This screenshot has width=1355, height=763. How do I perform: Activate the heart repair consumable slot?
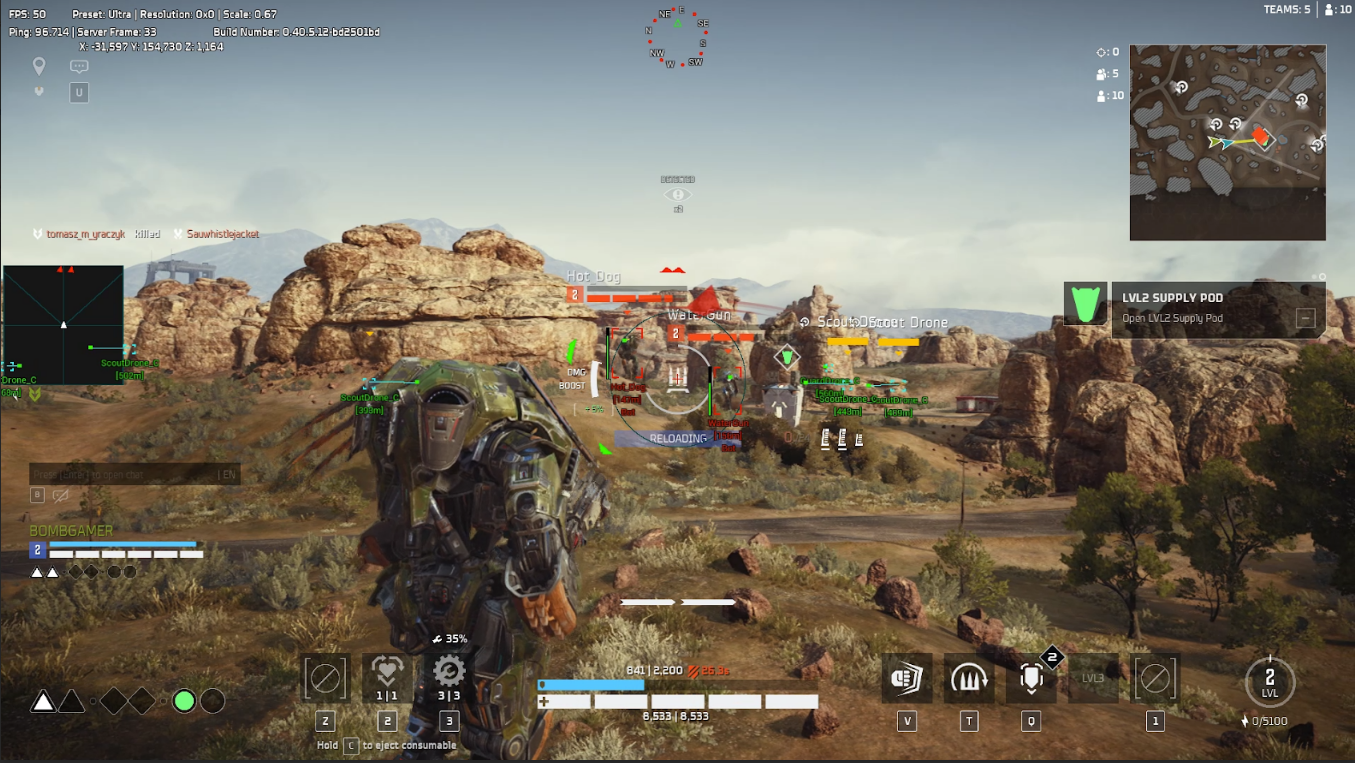pos(387,677)
